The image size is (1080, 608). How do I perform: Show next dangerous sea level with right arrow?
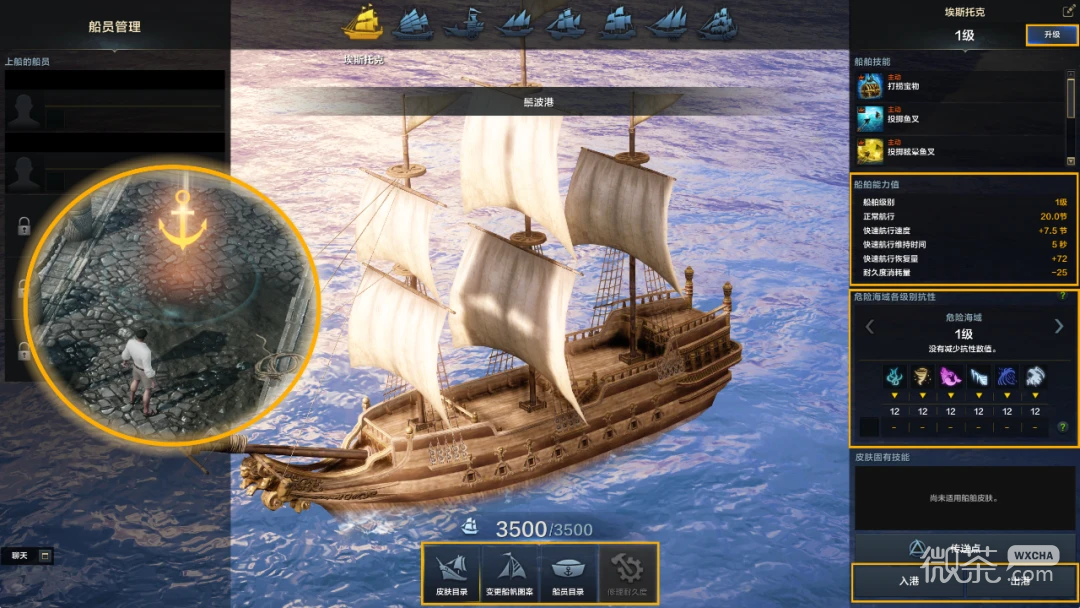point(1059,326)
